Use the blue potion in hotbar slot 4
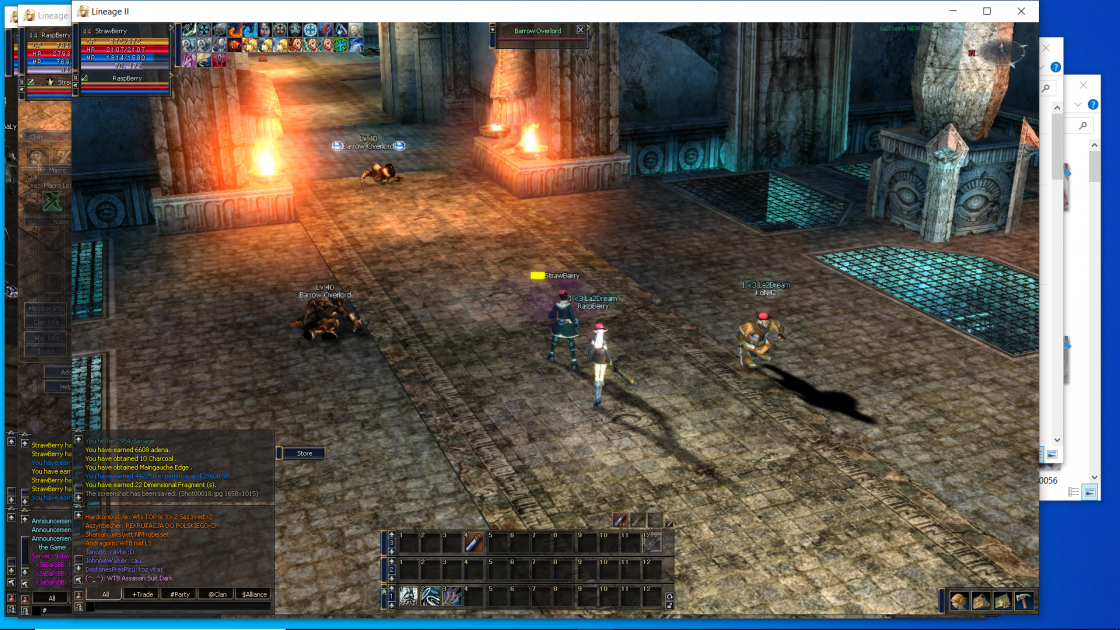This screenshot has height=630, width=1120. (x=474, y=543)
